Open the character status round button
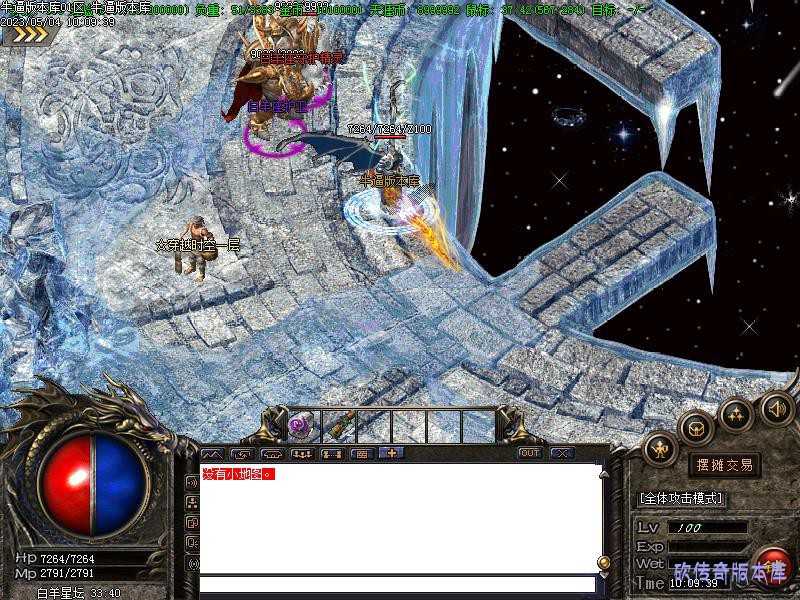Viewport: 800px width, 600px height. pyautogui.click(x=660, y=449)
